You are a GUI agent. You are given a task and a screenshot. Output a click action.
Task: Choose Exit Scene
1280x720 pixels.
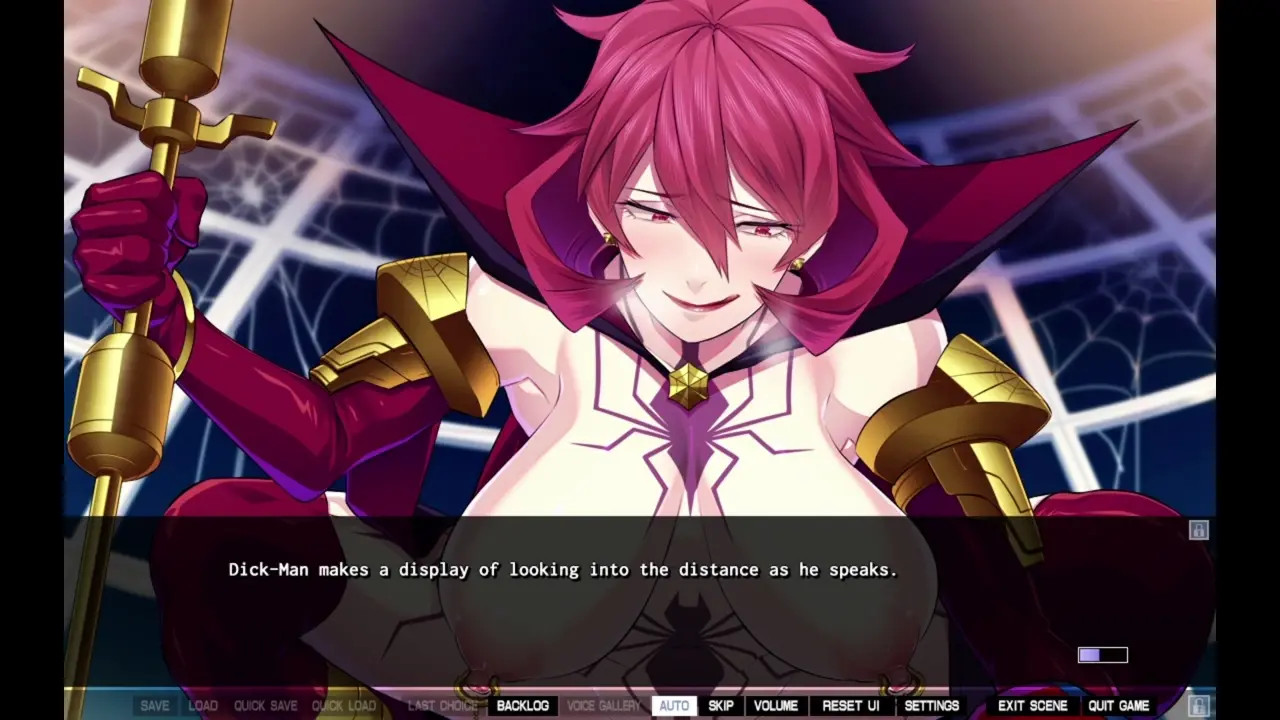1032,706
